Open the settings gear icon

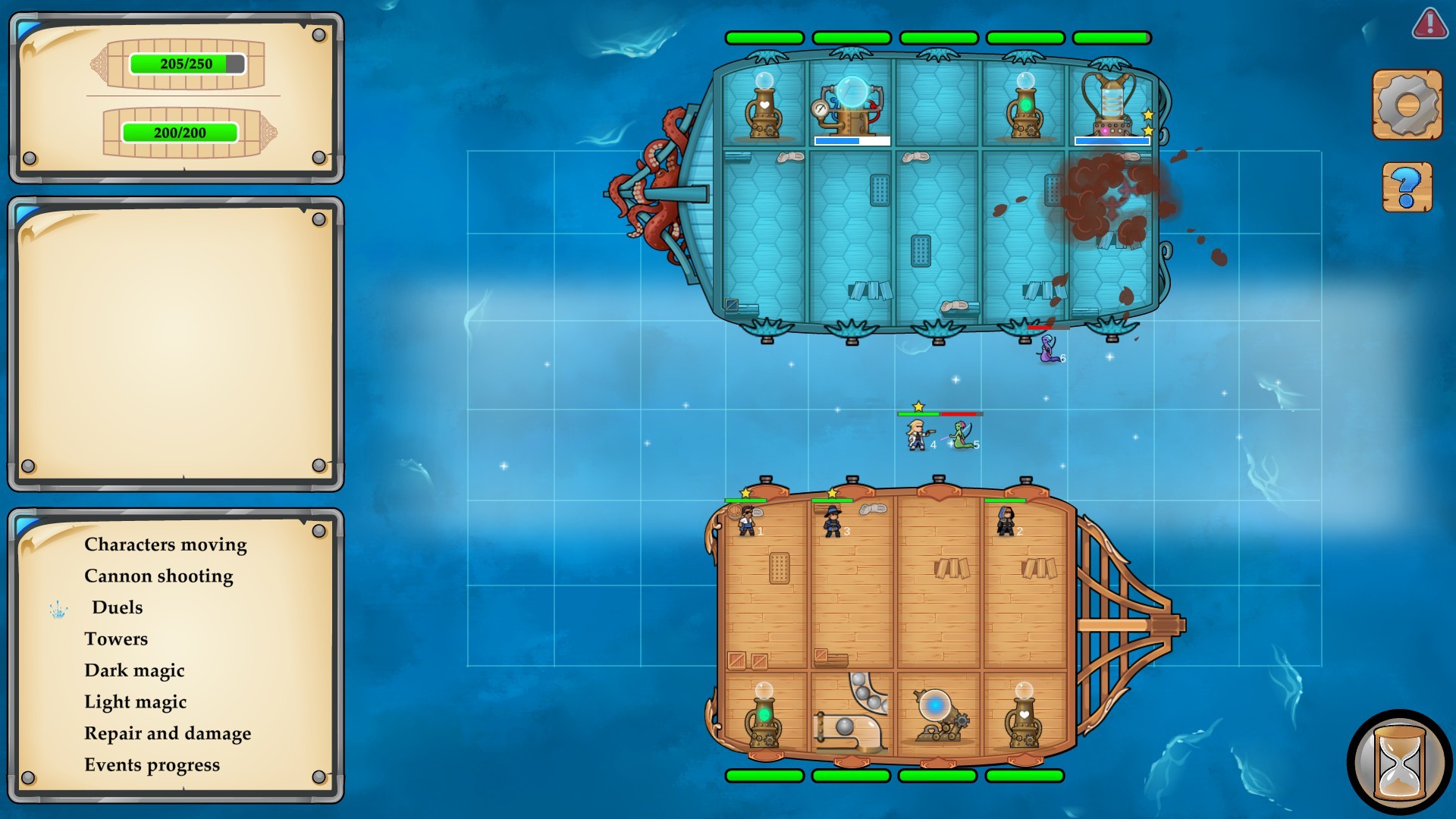1408,102
